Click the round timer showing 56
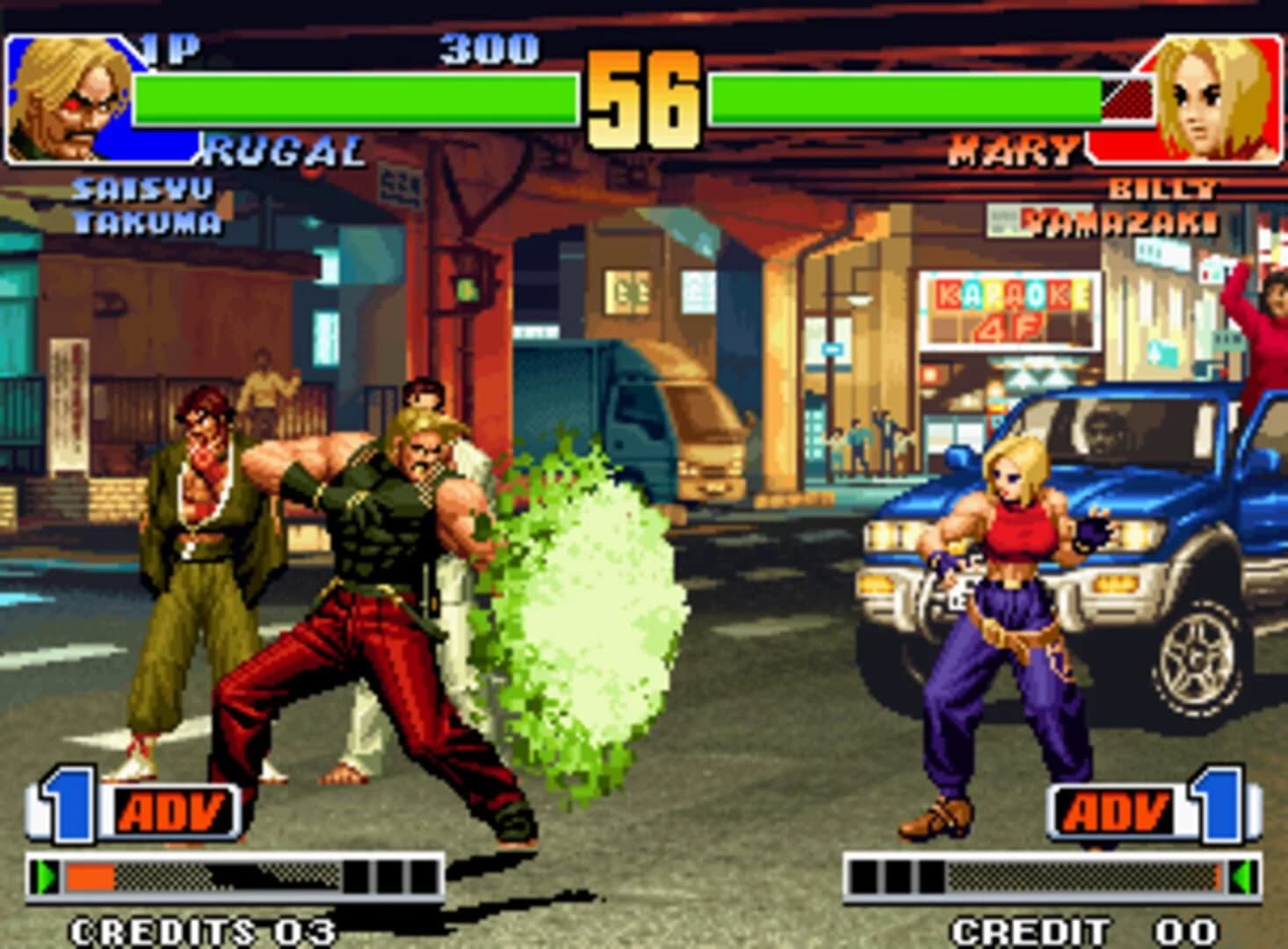 [x=642, y=97]
